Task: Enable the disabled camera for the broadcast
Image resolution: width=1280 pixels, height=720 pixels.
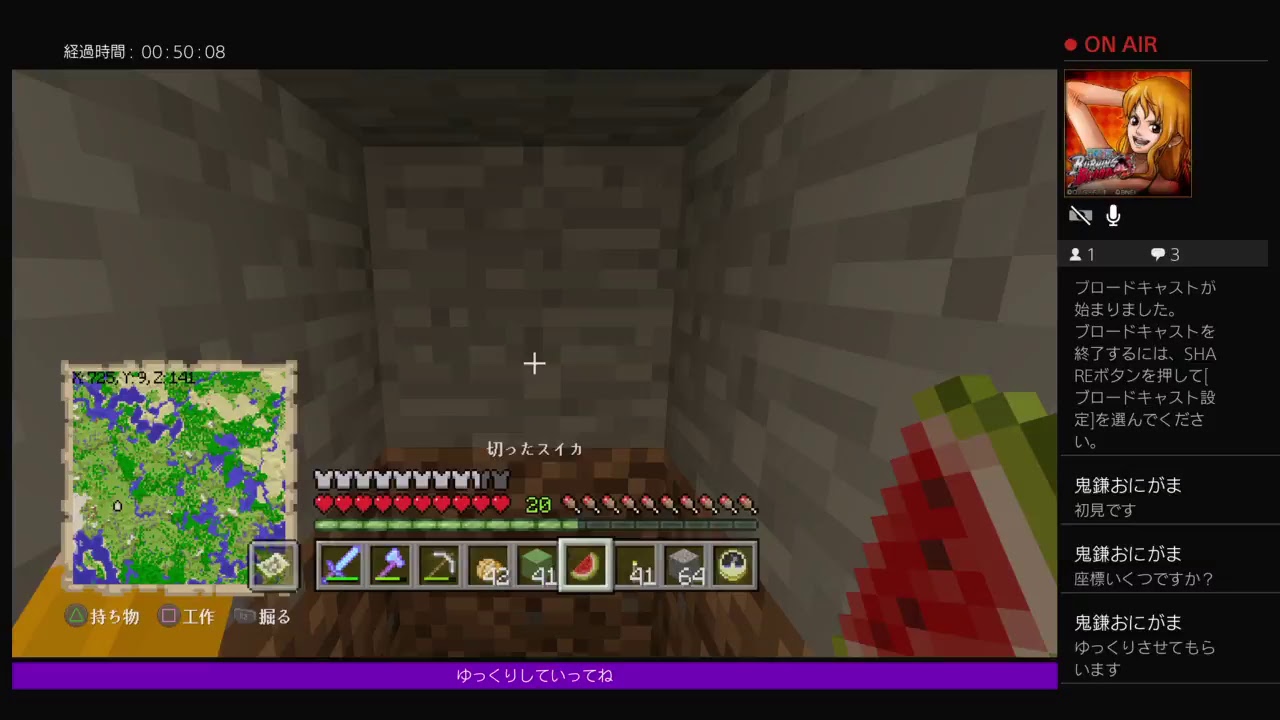Action: [x=1081, y=215]
